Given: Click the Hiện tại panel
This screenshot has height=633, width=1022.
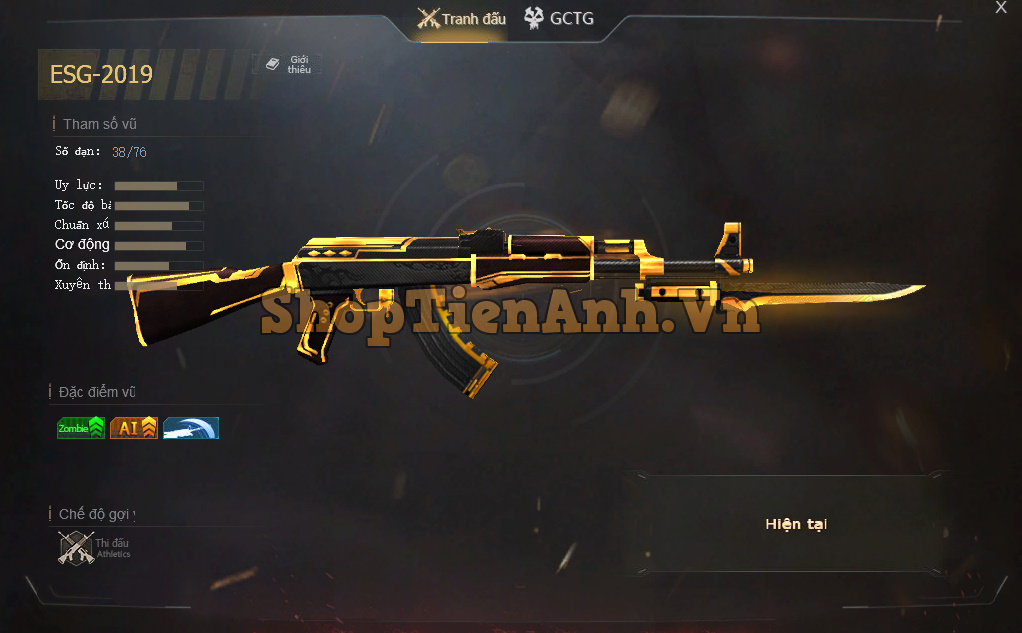Looking at the screenshot, I should point(796,524).
